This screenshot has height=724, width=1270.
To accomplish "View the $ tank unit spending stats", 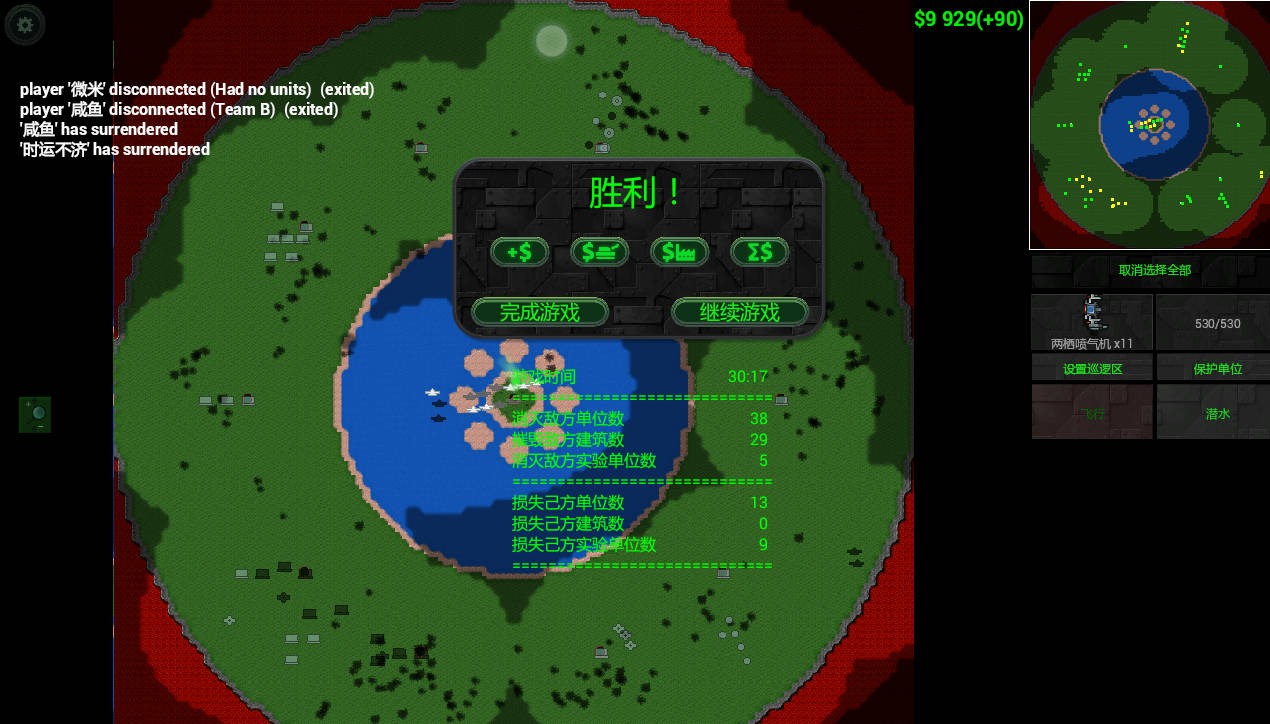I will (599, 252).
